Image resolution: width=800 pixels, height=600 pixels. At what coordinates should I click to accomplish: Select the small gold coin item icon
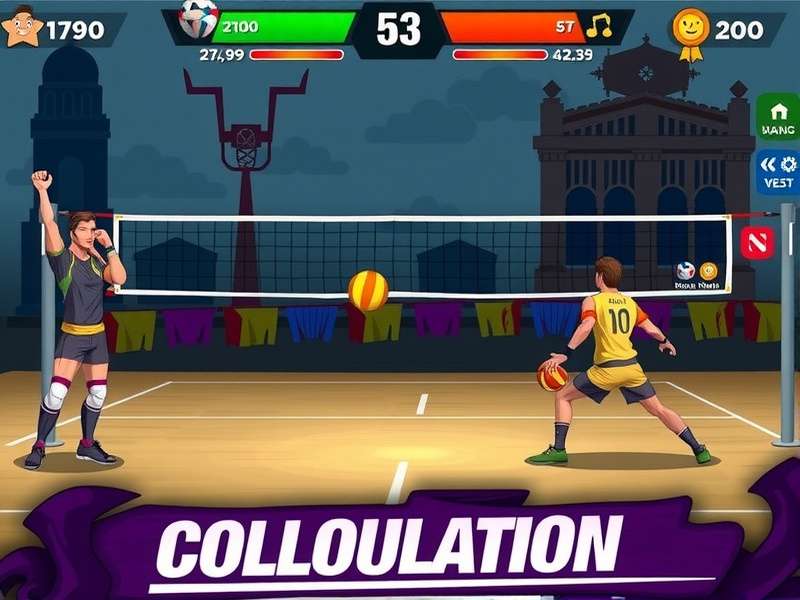(709, 270)
